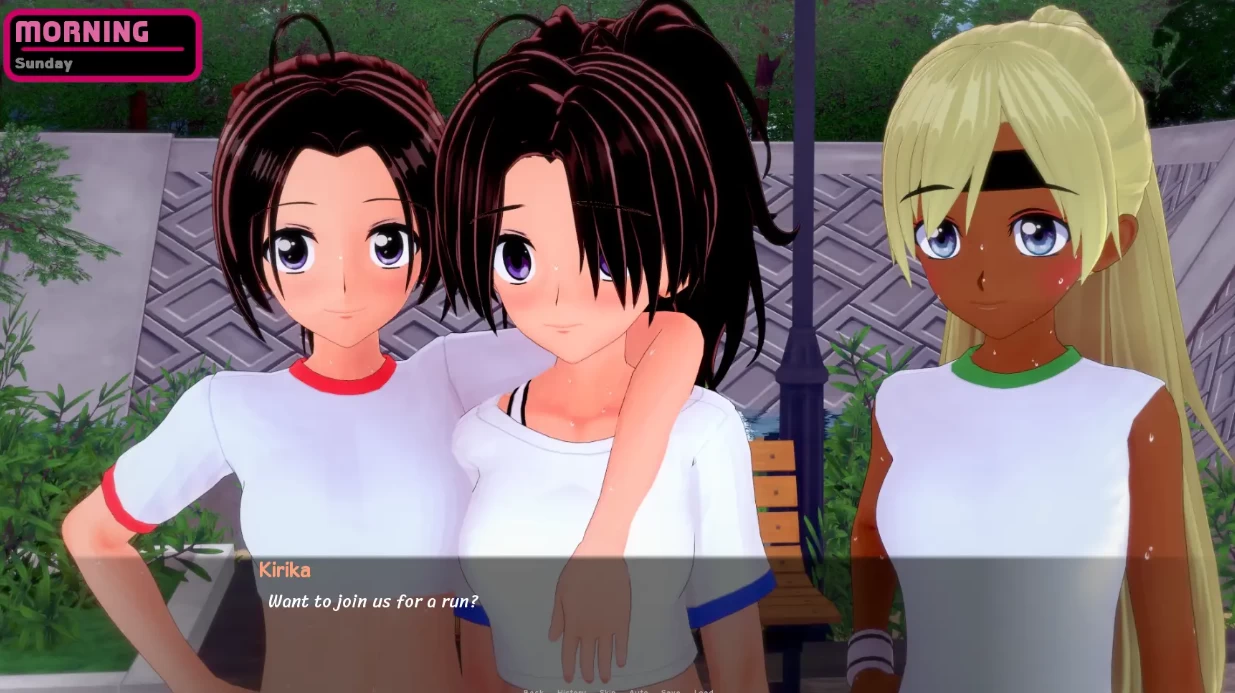Viewport: 1235px width, 693px height.
Task: Open the Load menu
Action: pos(703,691)
